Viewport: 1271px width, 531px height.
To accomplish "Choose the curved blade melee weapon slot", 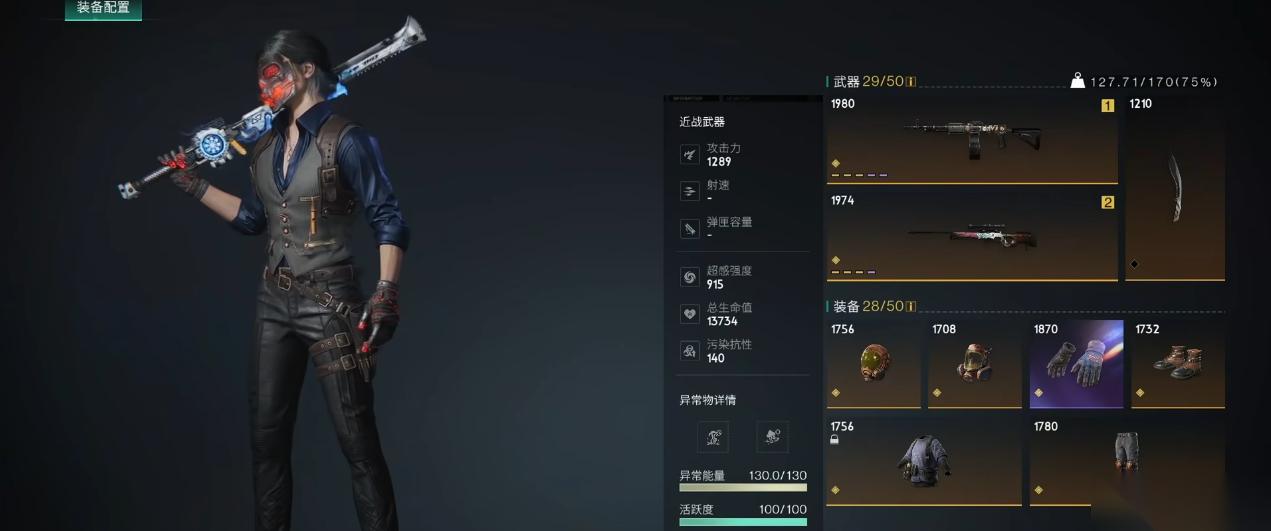I will pos(1175,188).
